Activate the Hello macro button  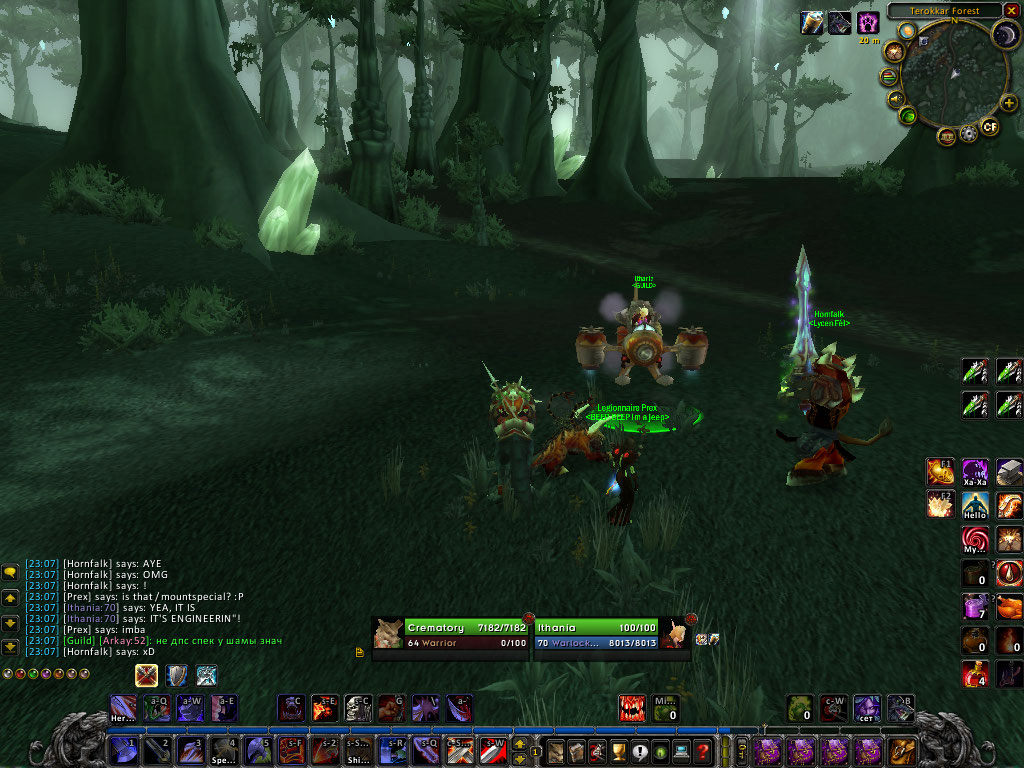[x=975, y=505]
